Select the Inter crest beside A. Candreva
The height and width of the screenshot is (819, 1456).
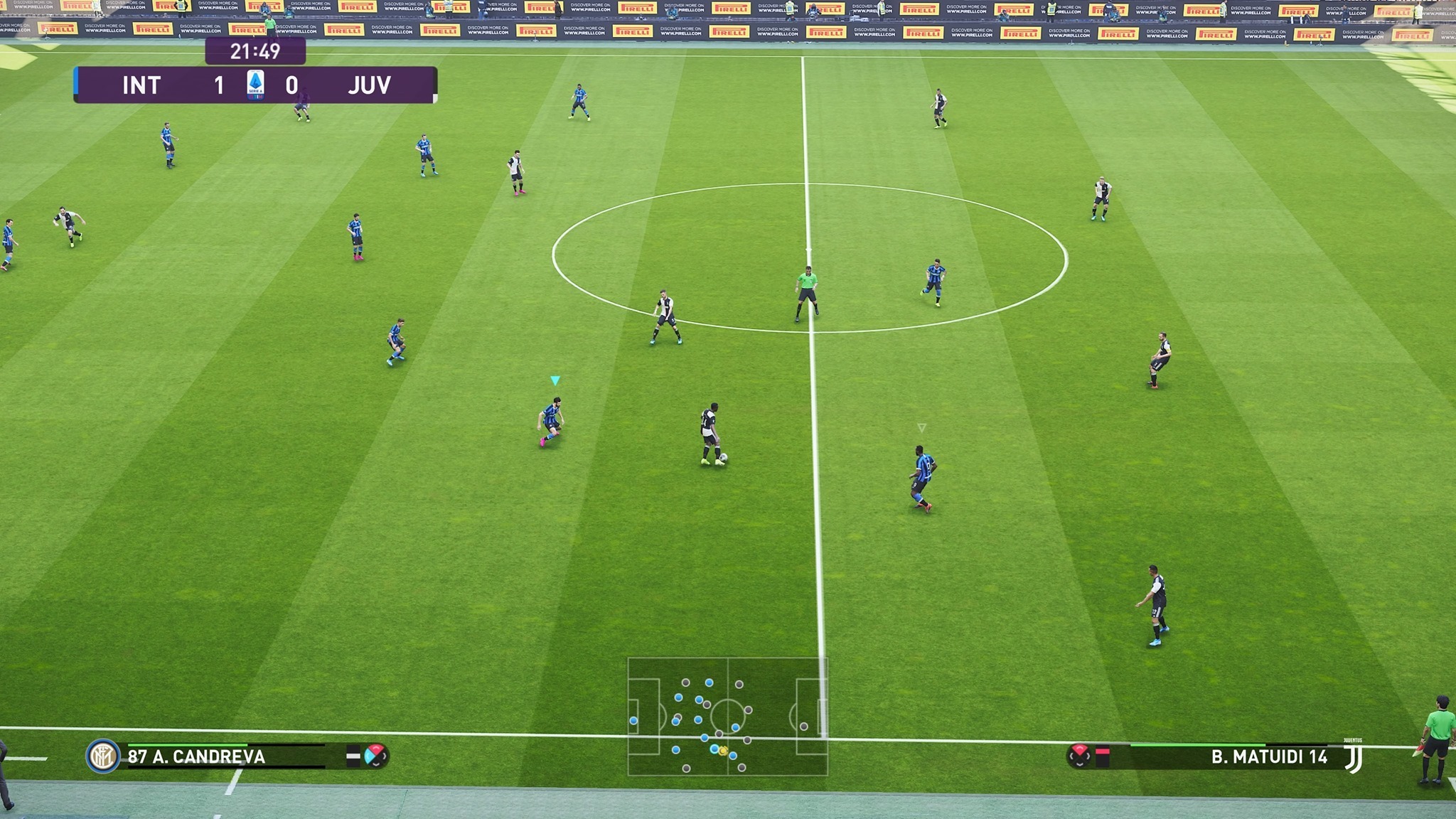click(x=102, y=756)
